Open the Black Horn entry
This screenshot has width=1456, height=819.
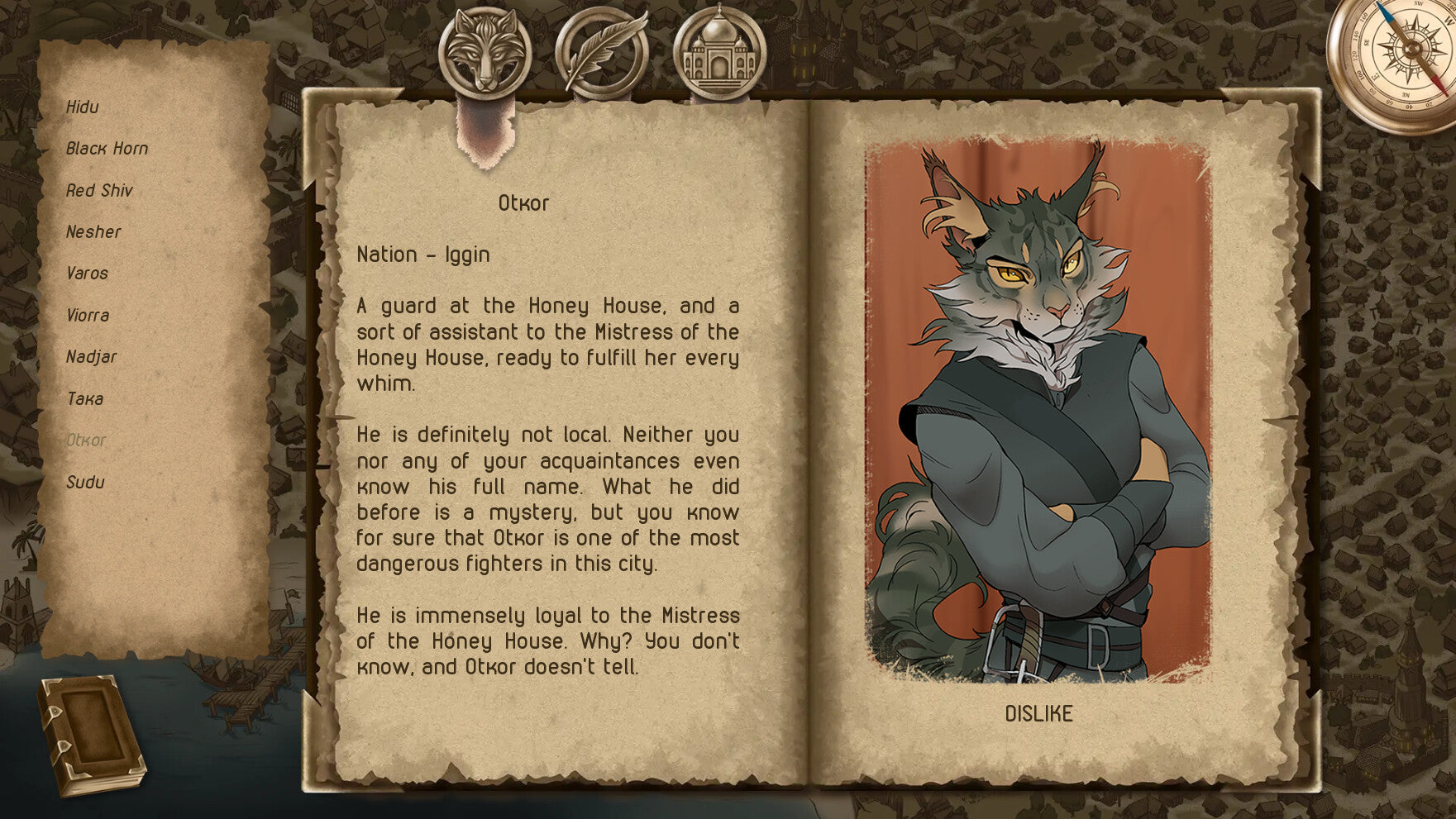(107, 149)
